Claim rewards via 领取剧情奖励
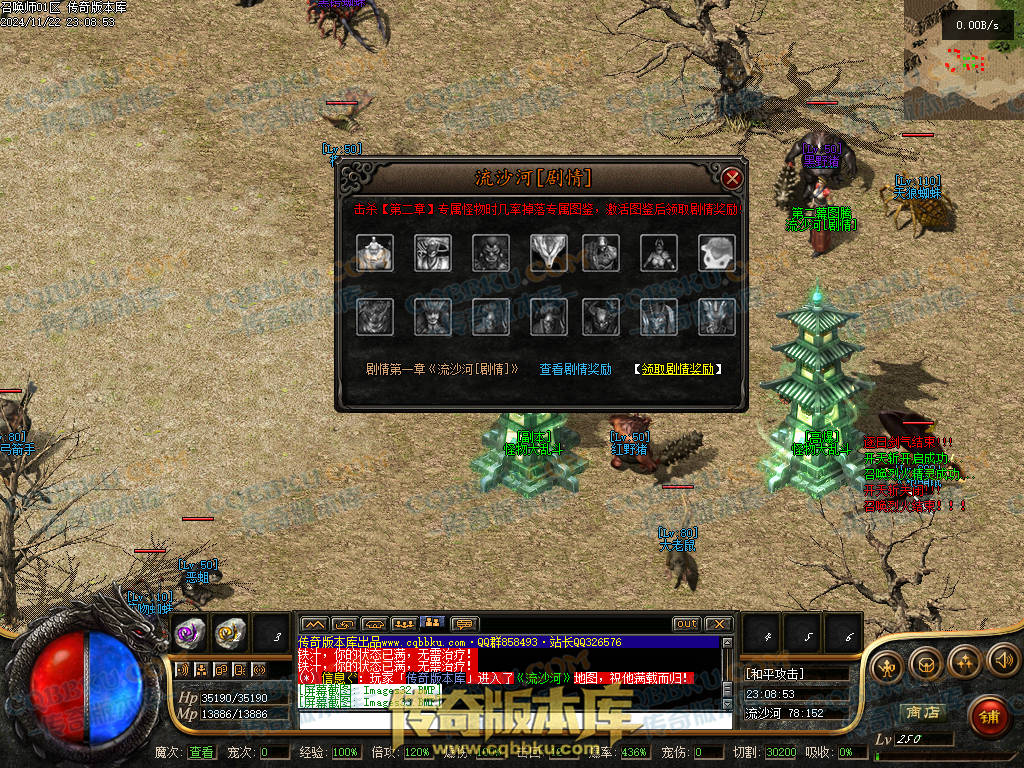This screenshot has height=768, width=1024. click(x=678, y=369)
